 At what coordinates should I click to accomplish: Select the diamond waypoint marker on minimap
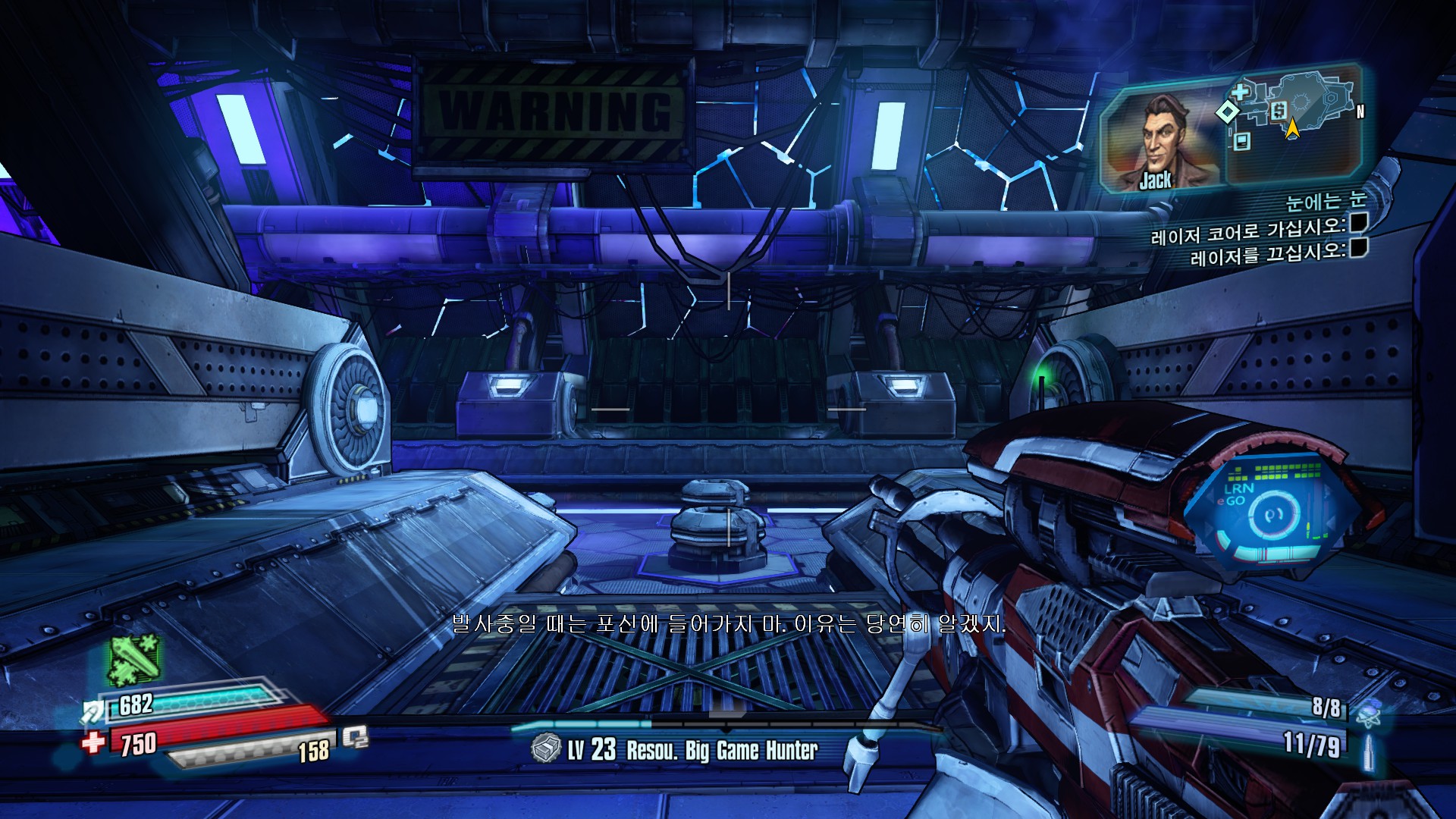[x=1226, y=112]
